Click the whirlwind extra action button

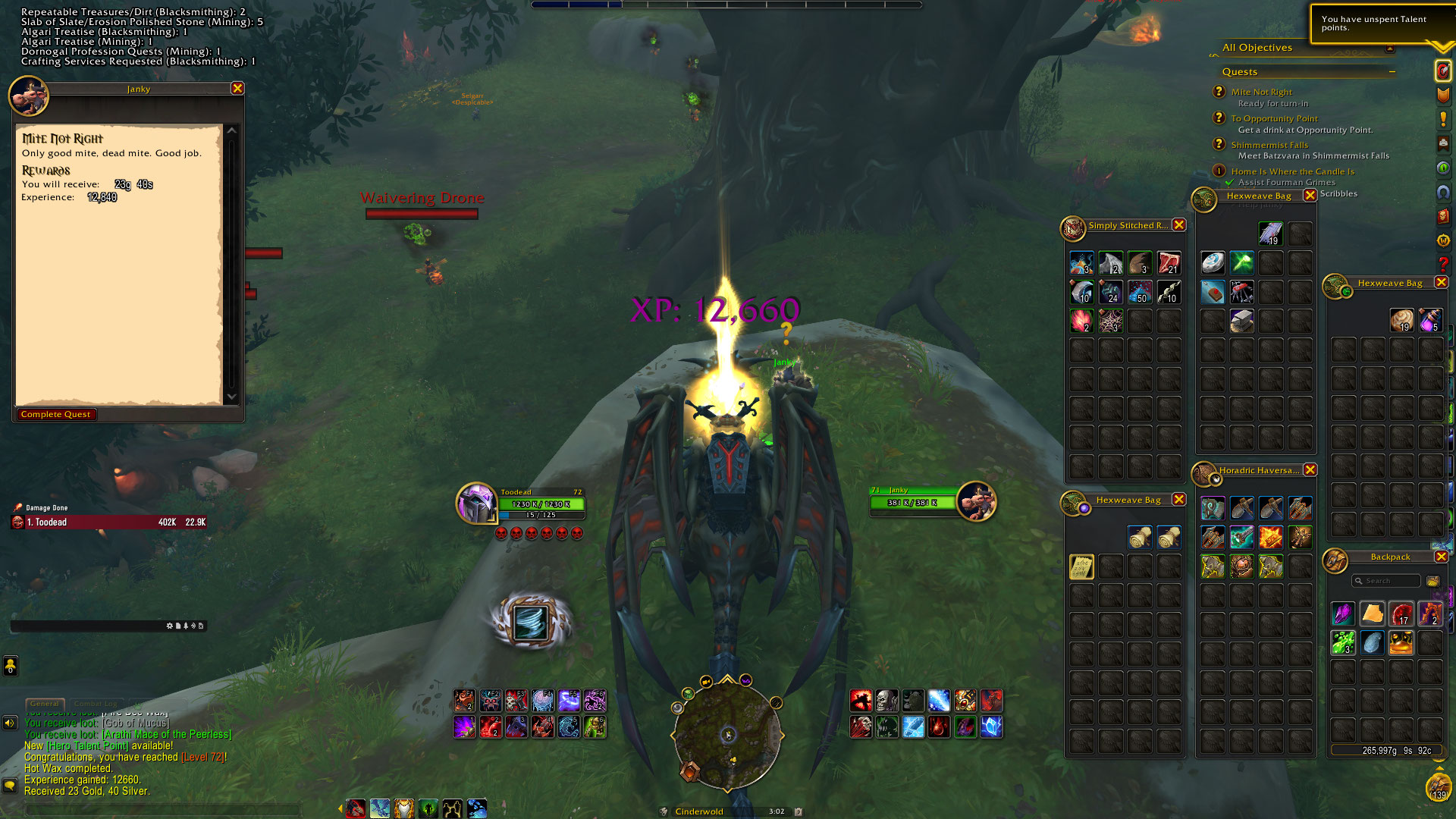(x=530, y=623)
